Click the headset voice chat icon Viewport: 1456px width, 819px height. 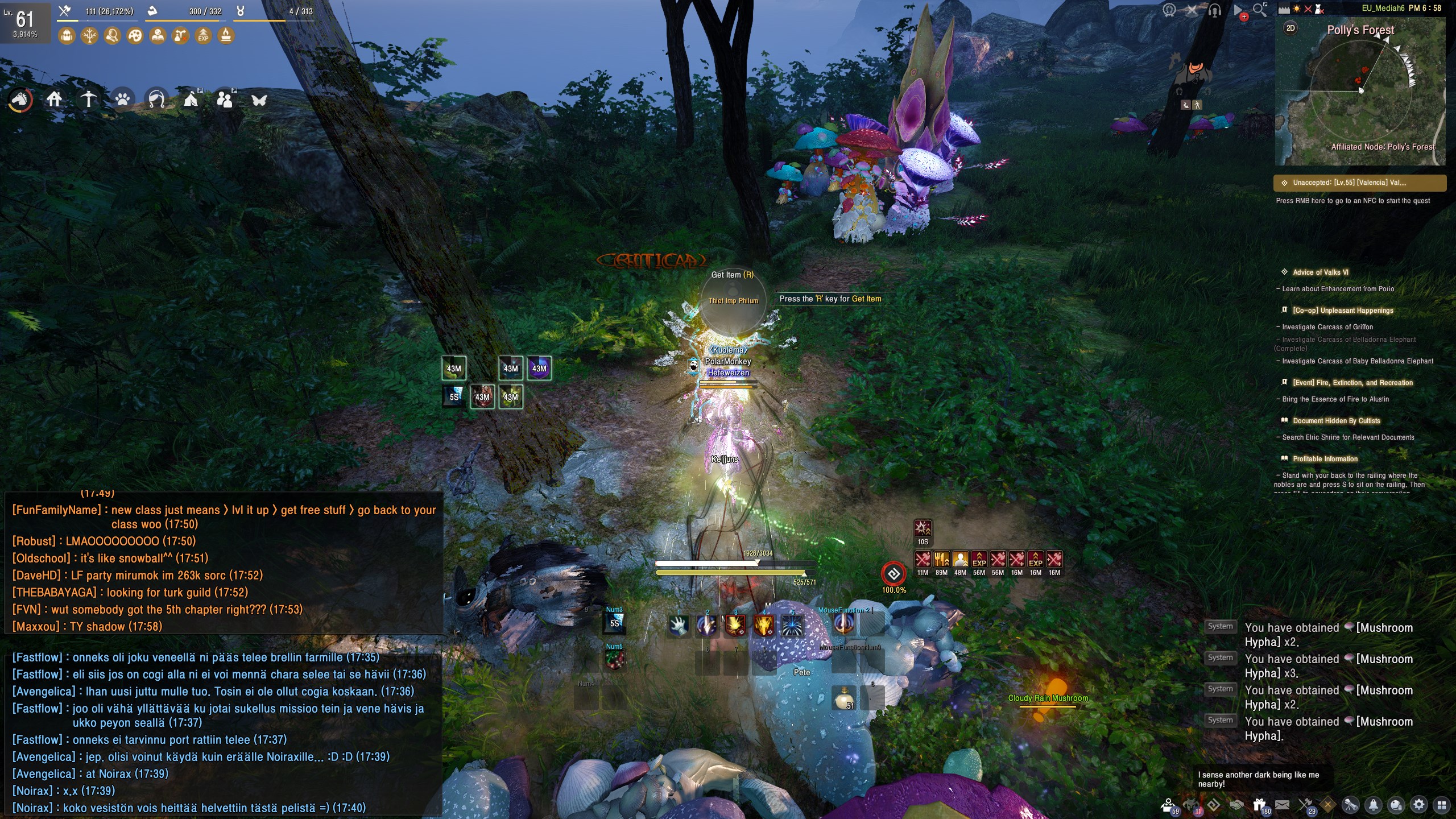tap(1214, 10)
